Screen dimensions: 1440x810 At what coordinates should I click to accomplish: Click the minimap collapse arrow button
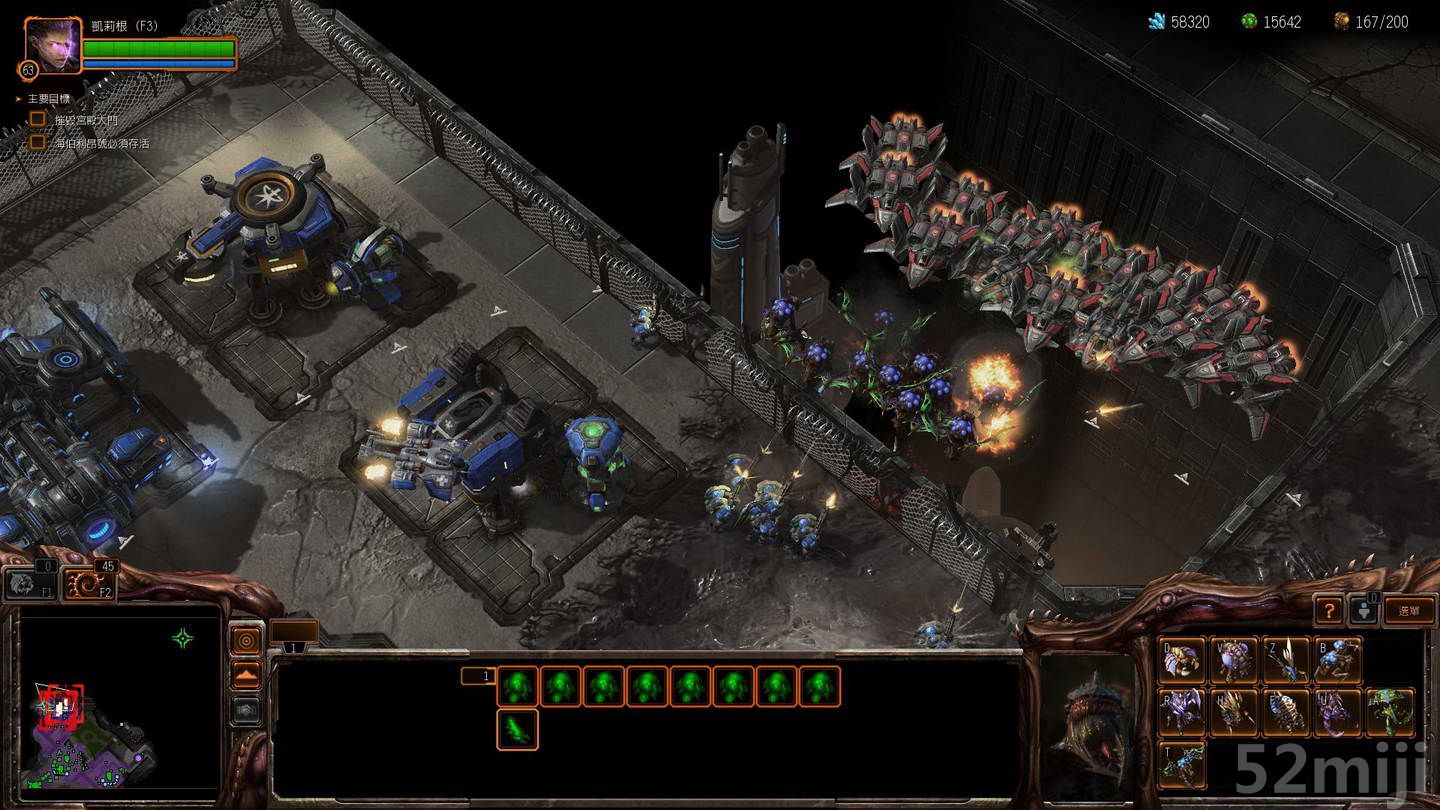pyautogui.click(x=245, y=674)
